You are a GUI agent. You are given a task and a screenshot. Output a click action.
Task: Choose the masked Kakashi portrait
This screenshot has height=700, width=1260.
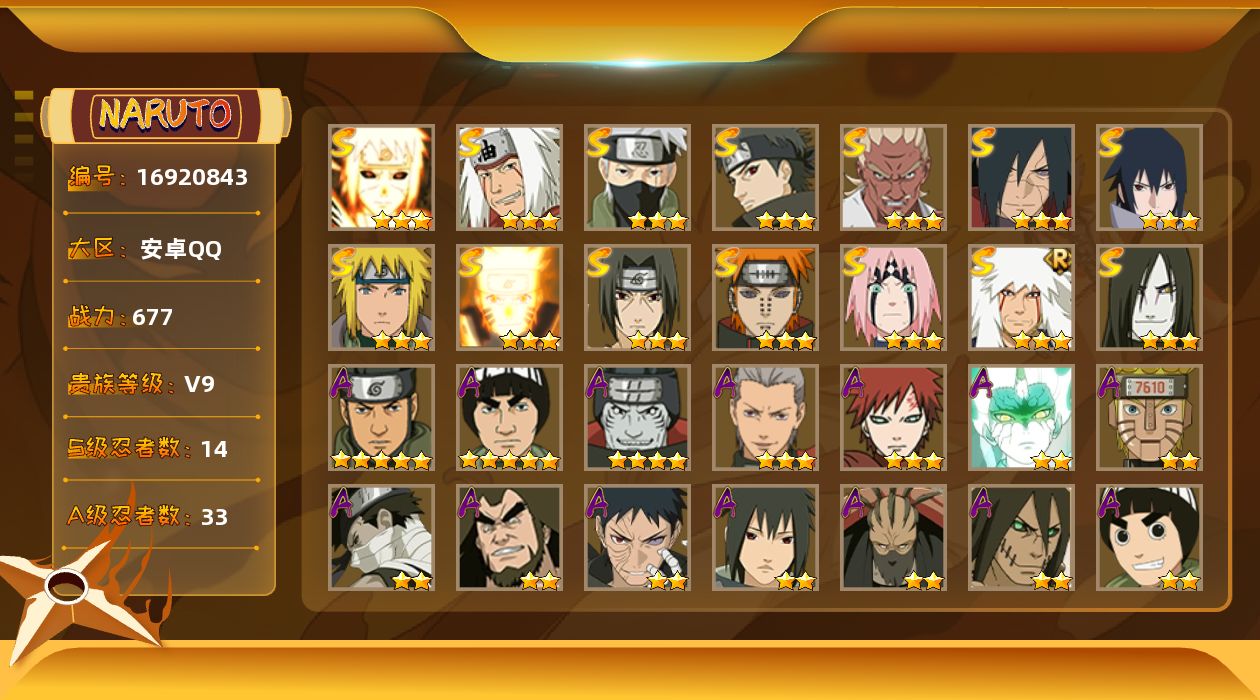pyautogui.click(x=638, y=178)
